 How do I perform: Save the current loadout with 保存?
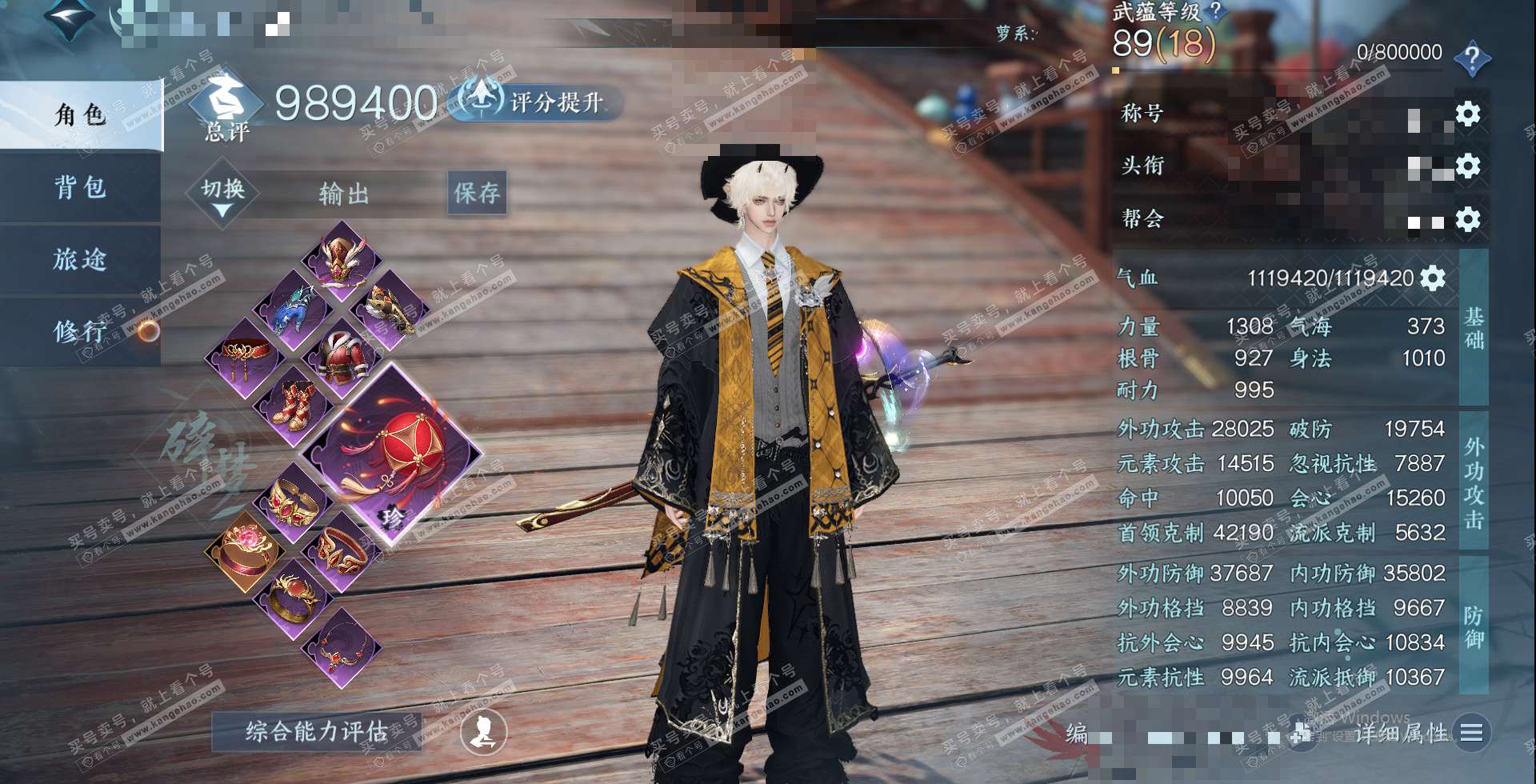[x=477, y=193]
